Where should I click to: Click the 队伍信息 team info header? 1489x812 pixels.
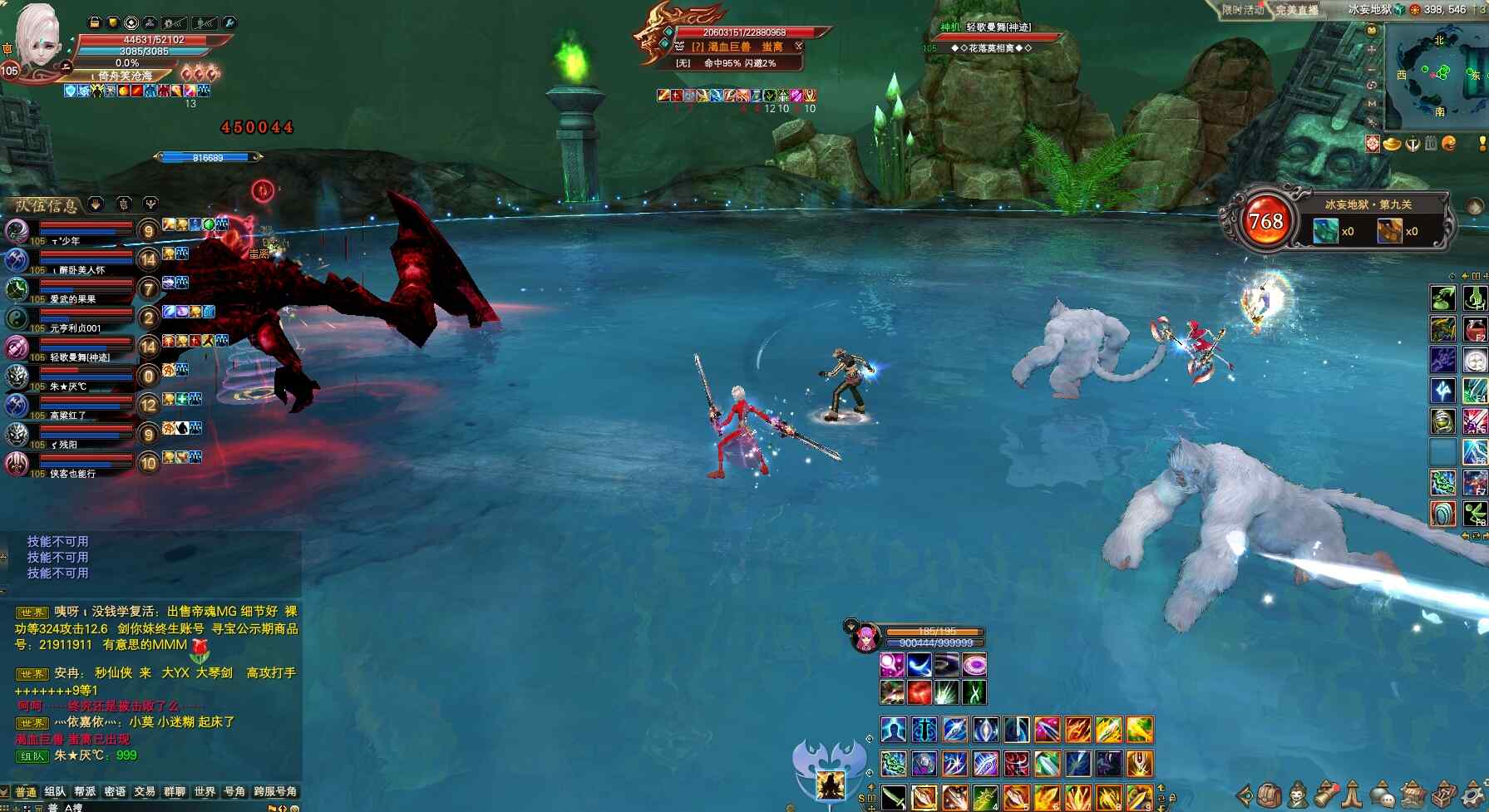point(47,205)
